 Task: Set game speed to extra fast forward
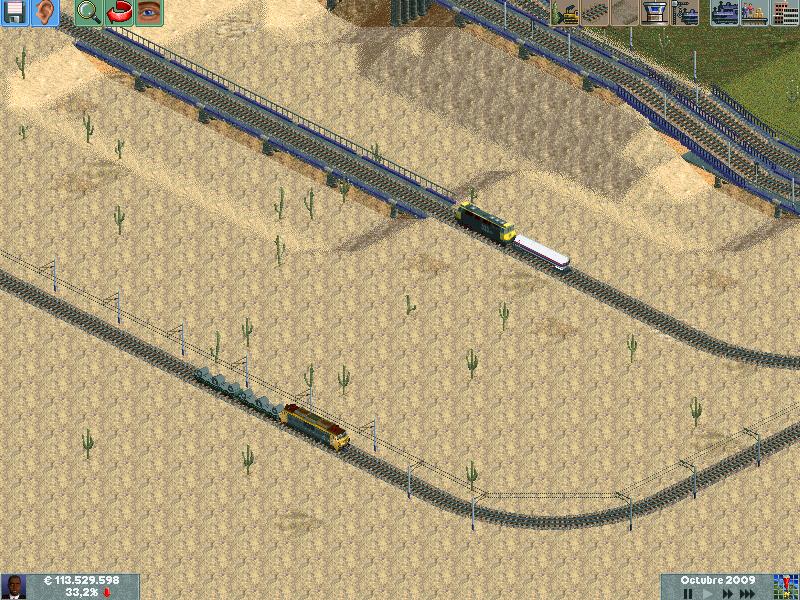pyautogui.click(x=749, y=594)
